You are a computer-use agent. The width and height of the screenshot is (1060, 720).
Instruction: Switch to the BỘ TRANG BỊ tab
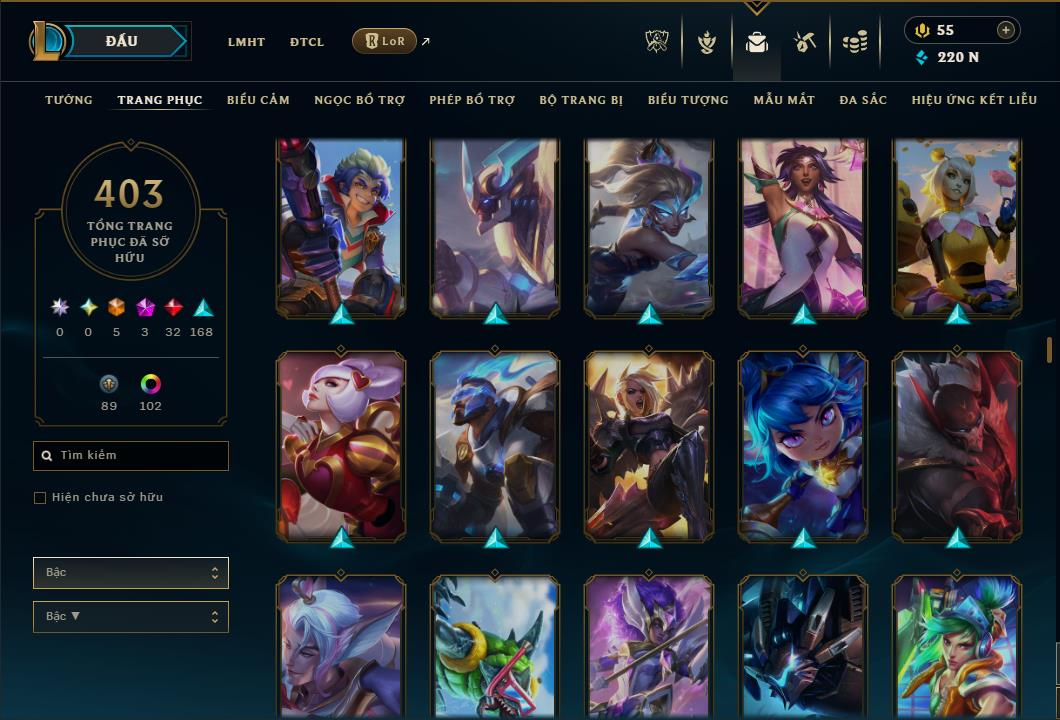581,100
